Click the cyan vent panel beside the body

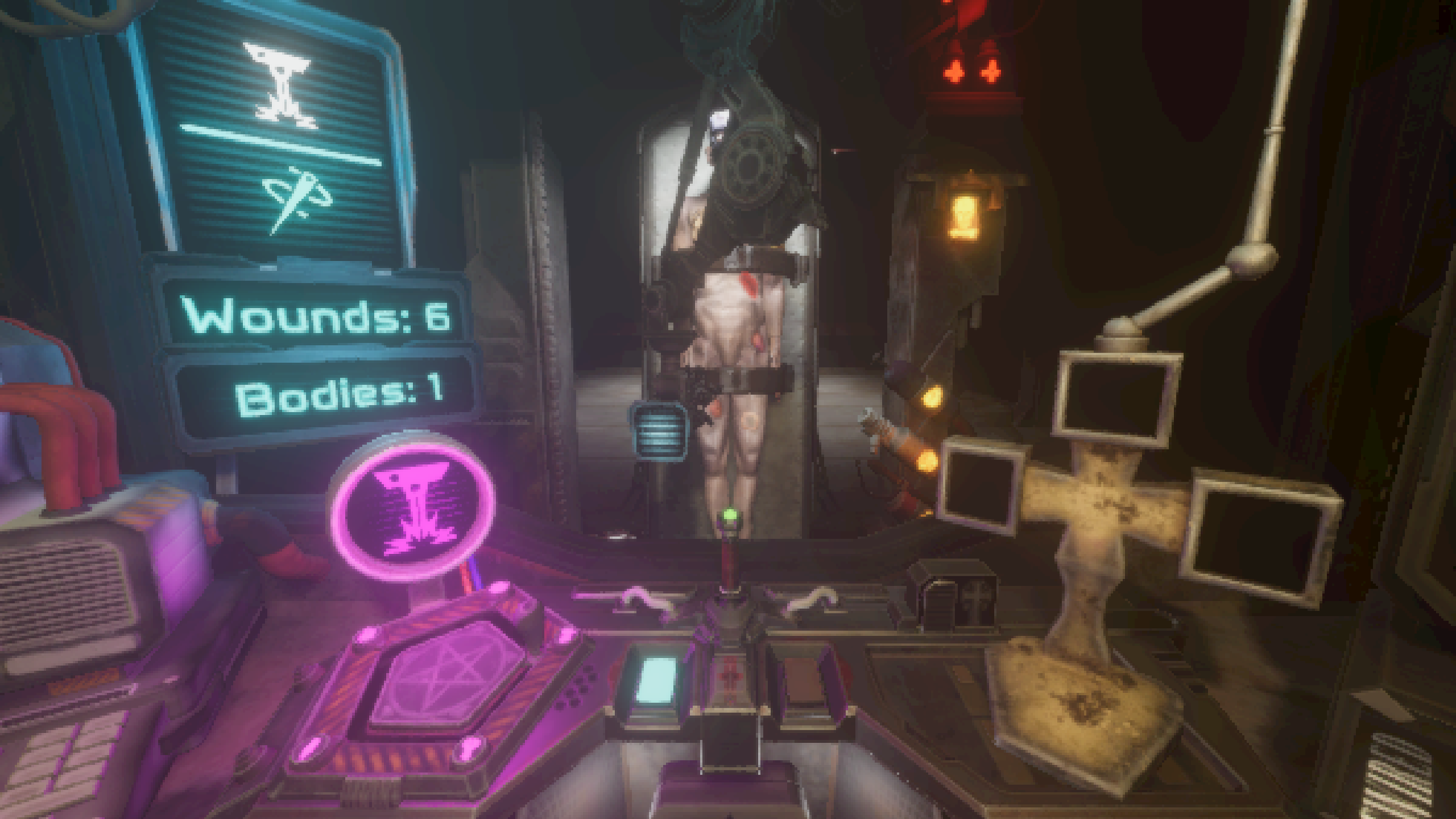(657, 429)
